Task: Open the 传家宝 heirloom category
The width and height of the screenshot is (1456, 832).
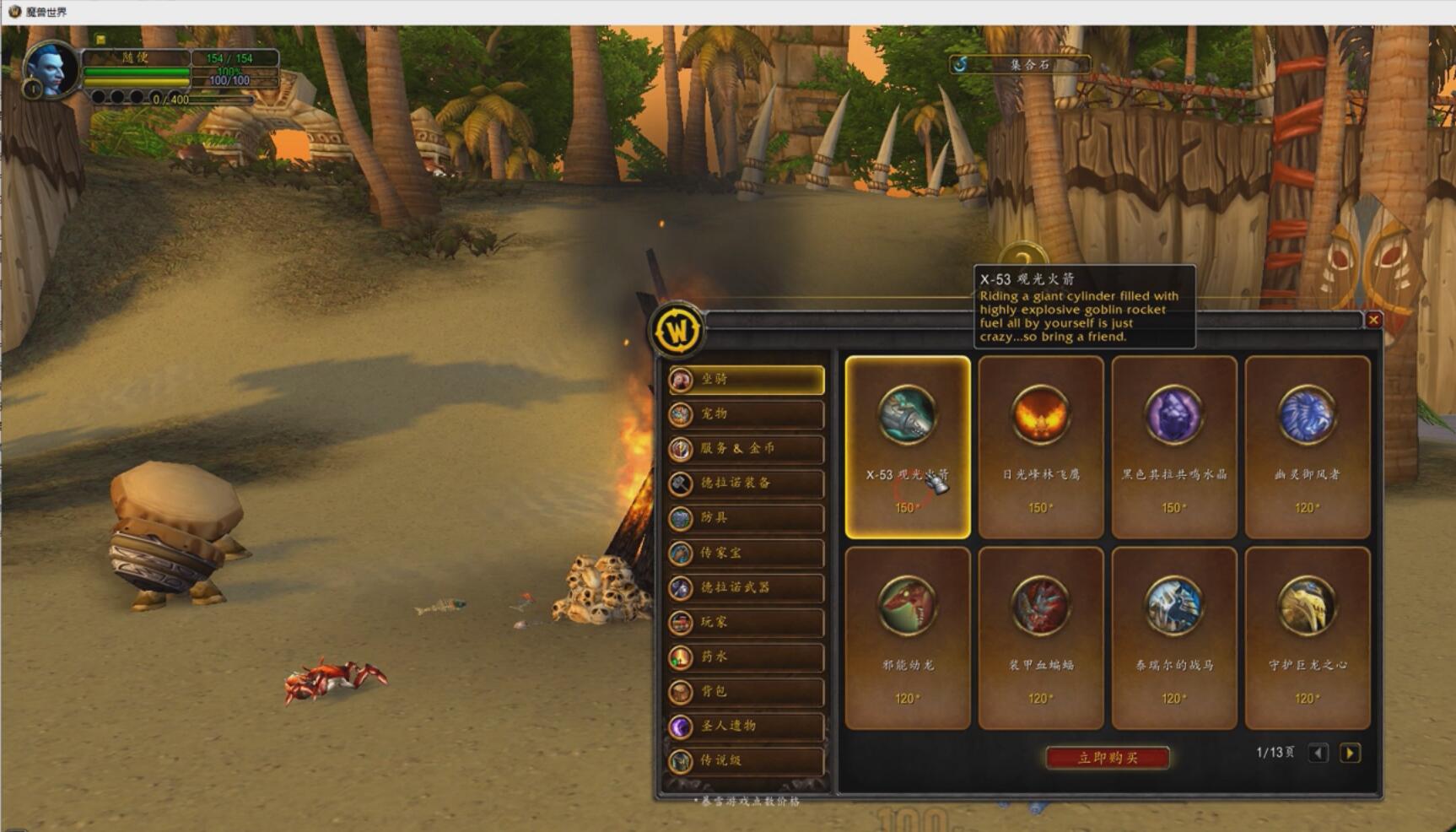Action: tap(747, 554)
